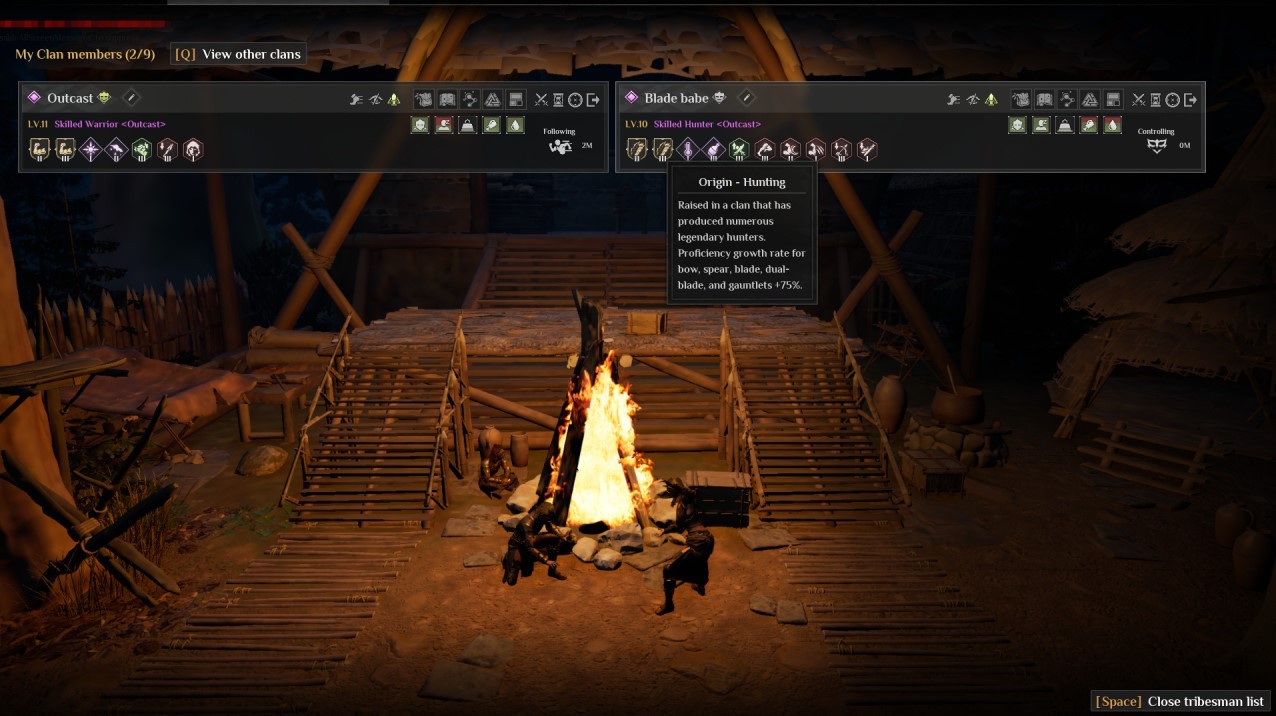This screenshot has width=1276, height=716.
Task: Click Blade babe's green crossed-swords trait
Action: (x=739, y=150)
